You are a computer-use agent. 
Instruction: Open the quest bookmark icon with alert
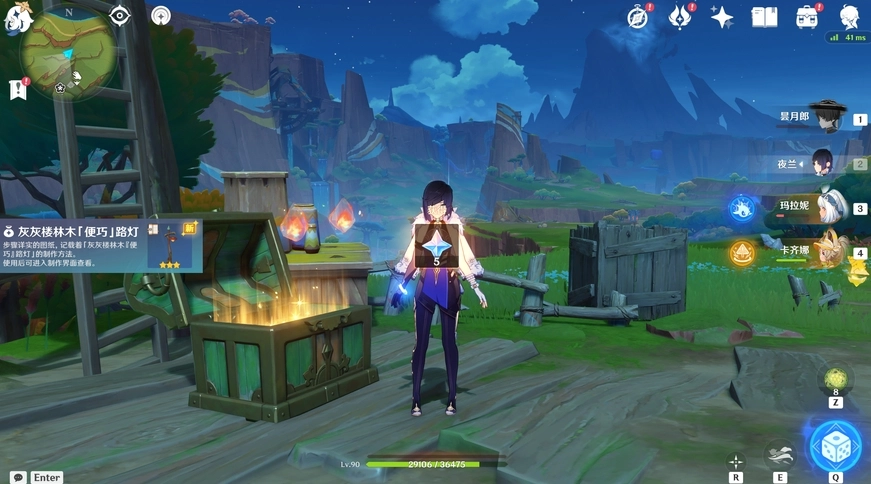click(18, 89)
